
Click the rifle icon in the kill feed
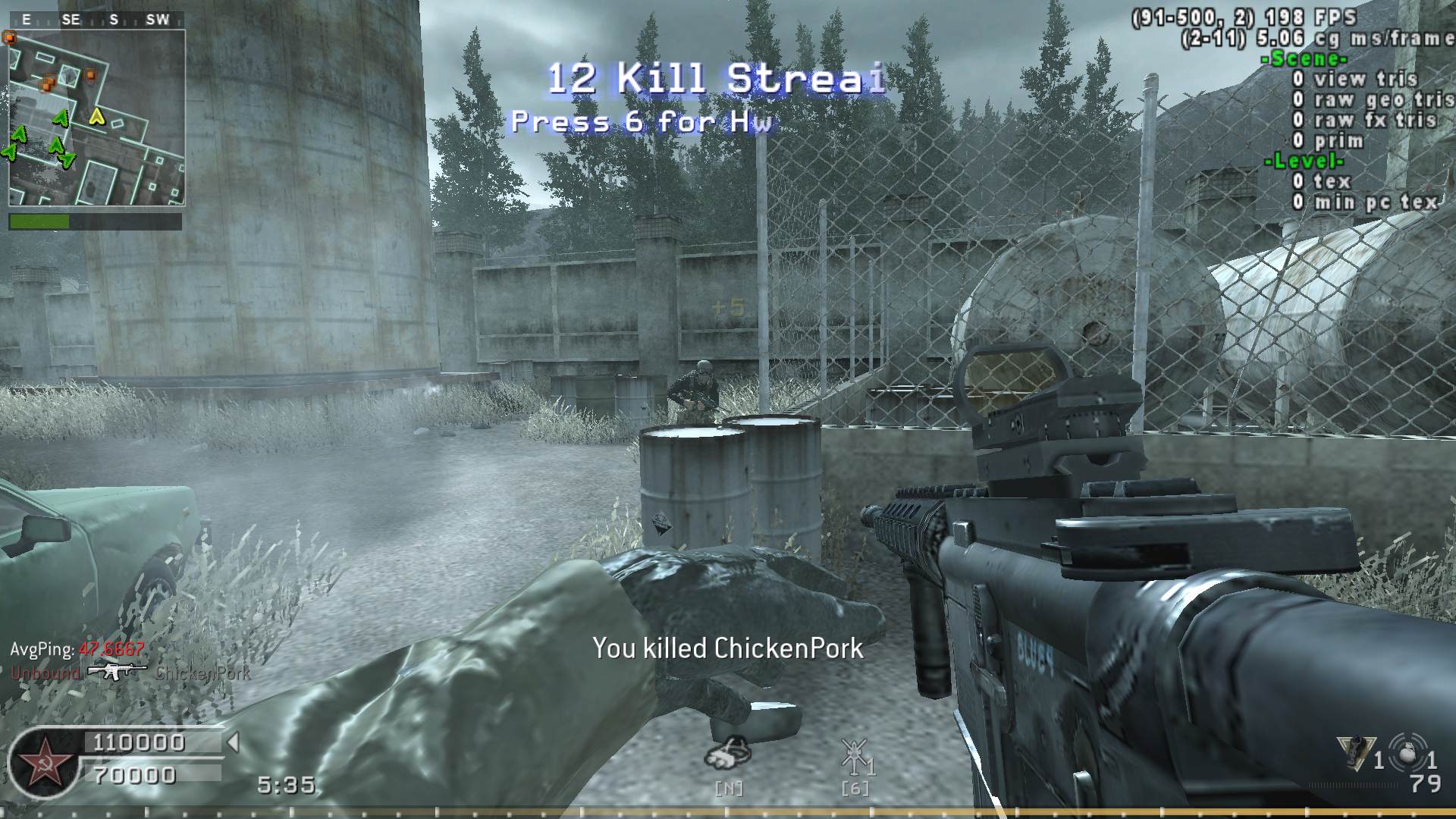point(116,672)
